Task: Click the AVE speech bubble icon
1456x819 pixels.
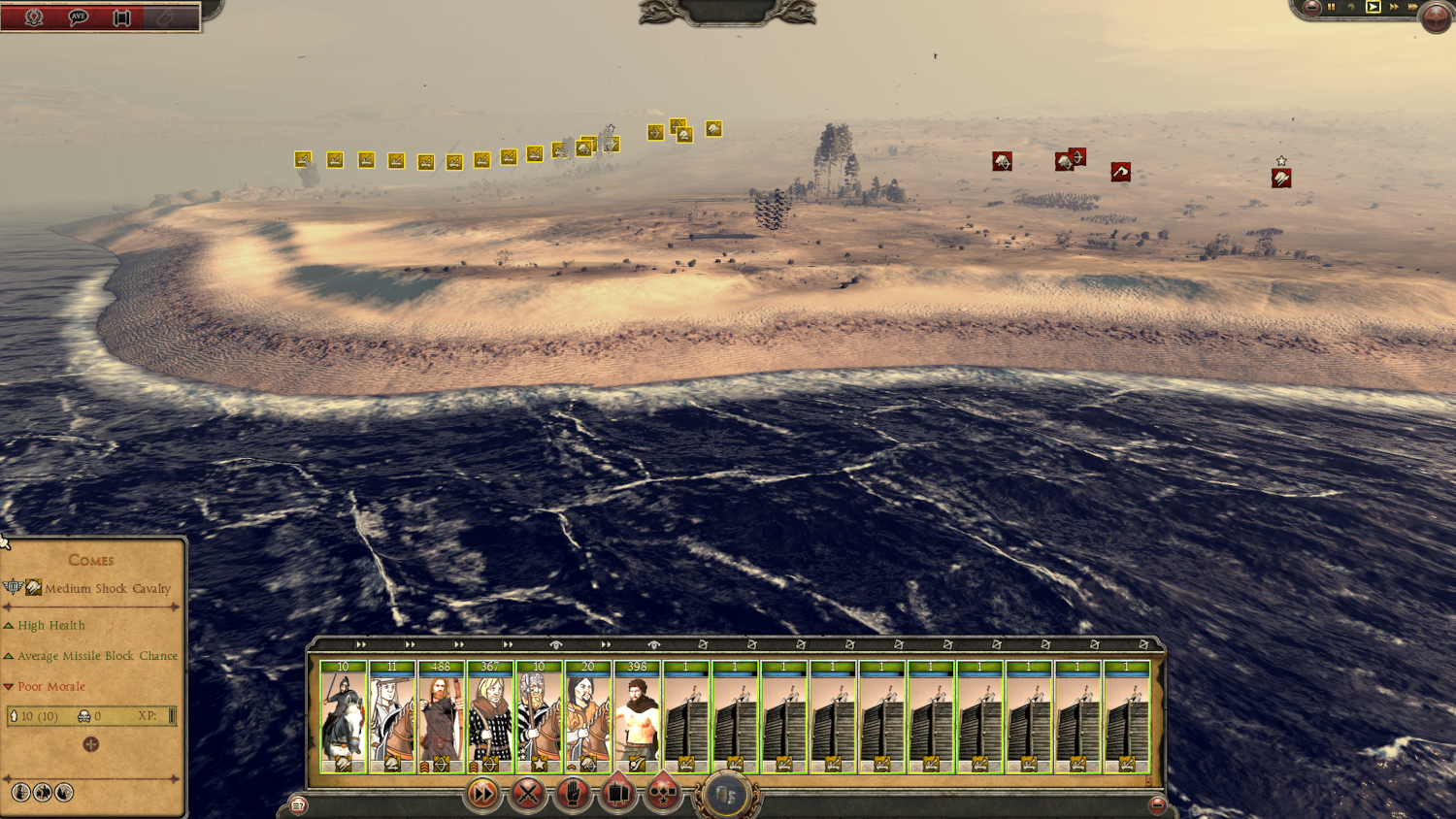Action: [x=76, y=16]
